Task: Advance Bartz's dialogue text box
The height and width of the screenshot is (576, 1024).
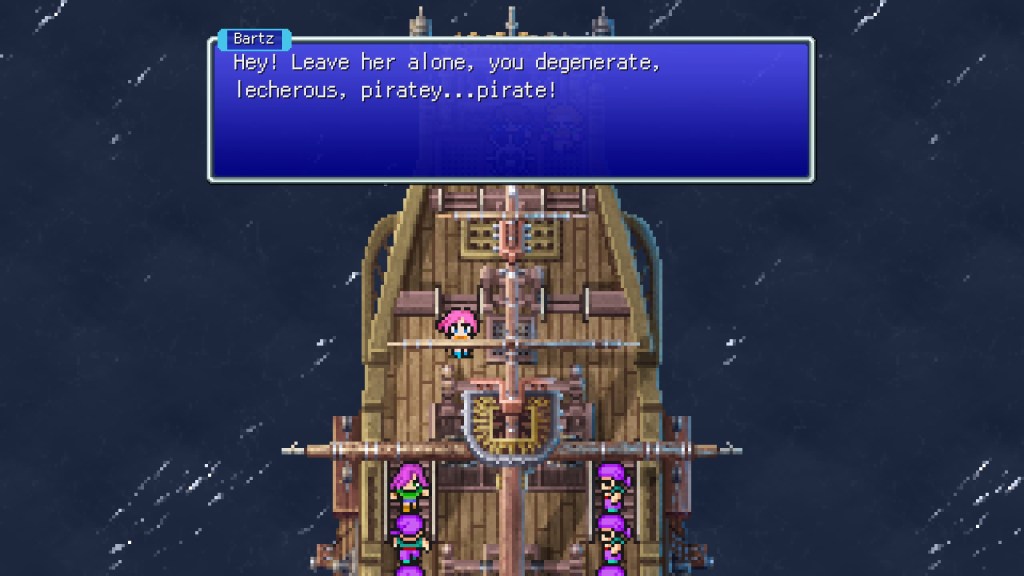Action: click(510, 110)
